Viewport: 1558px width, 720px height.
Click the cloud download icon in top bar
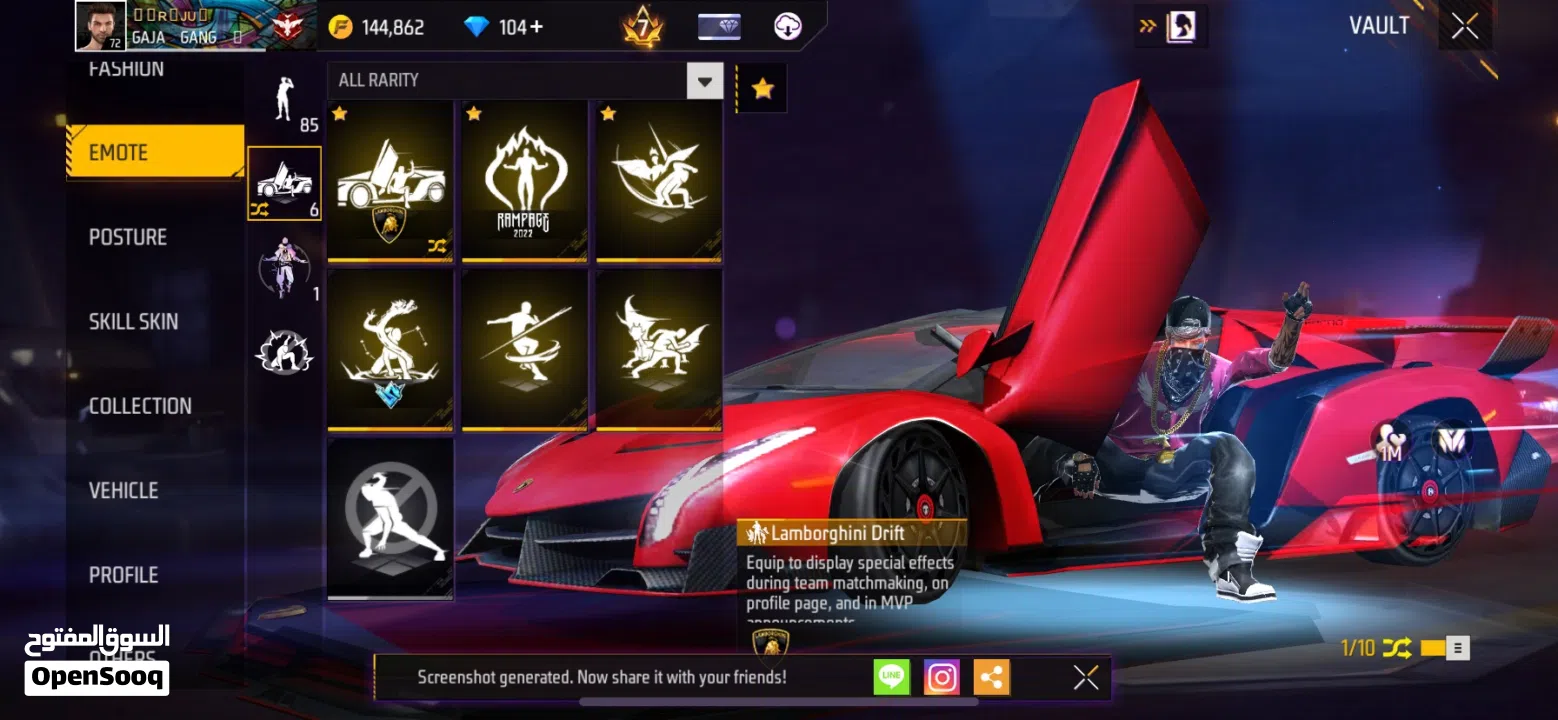tap(786, 25)
